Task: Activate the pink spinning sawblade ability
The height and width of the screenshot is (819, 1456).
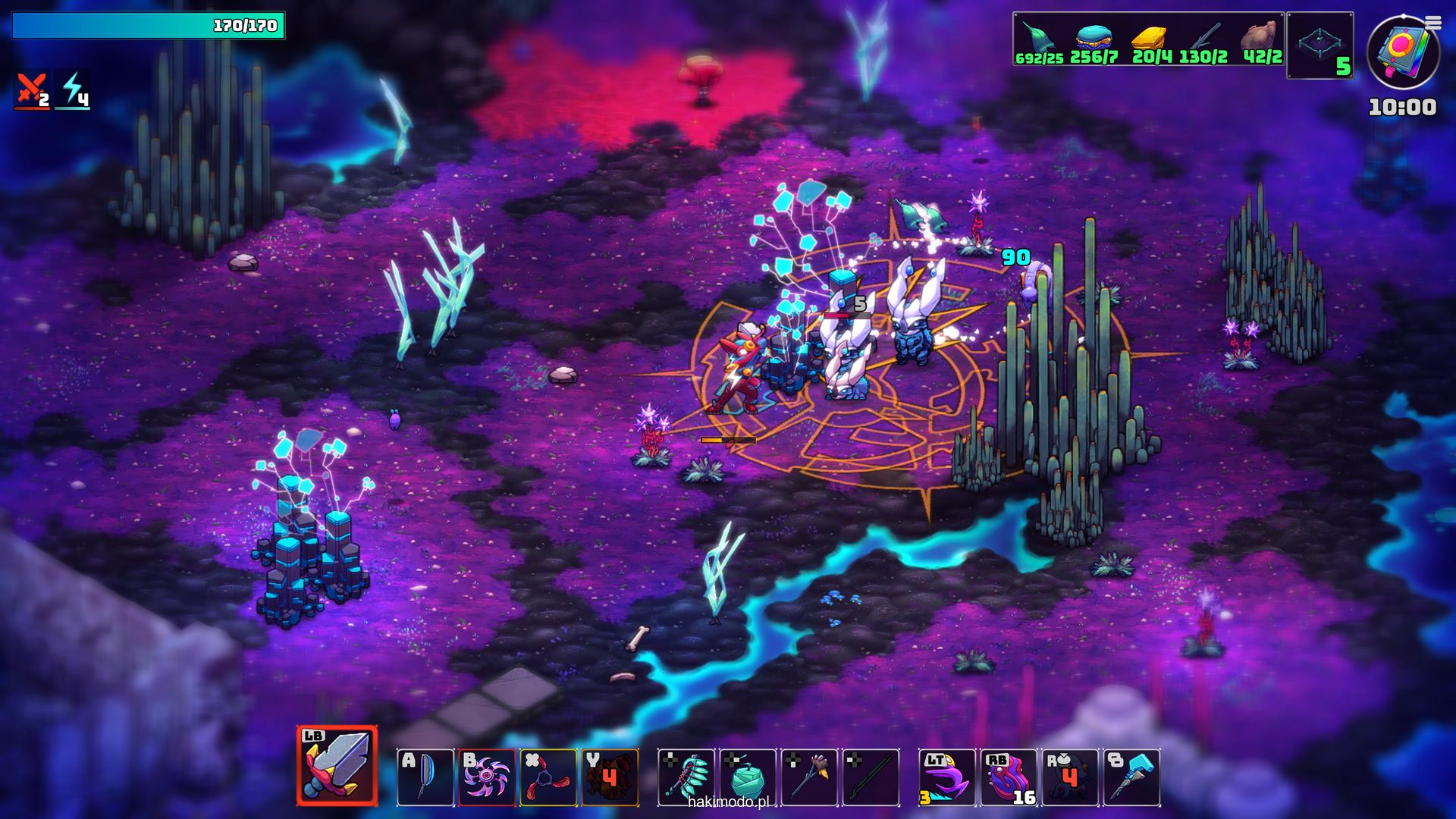Action: [x=487, y=777]
